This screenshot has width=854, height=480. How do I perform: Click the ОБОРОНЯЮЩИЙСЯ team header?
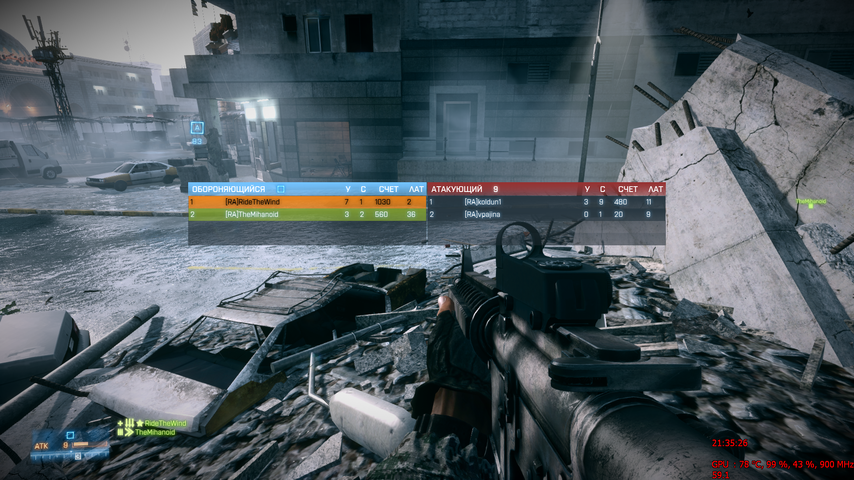coord(228,188)
